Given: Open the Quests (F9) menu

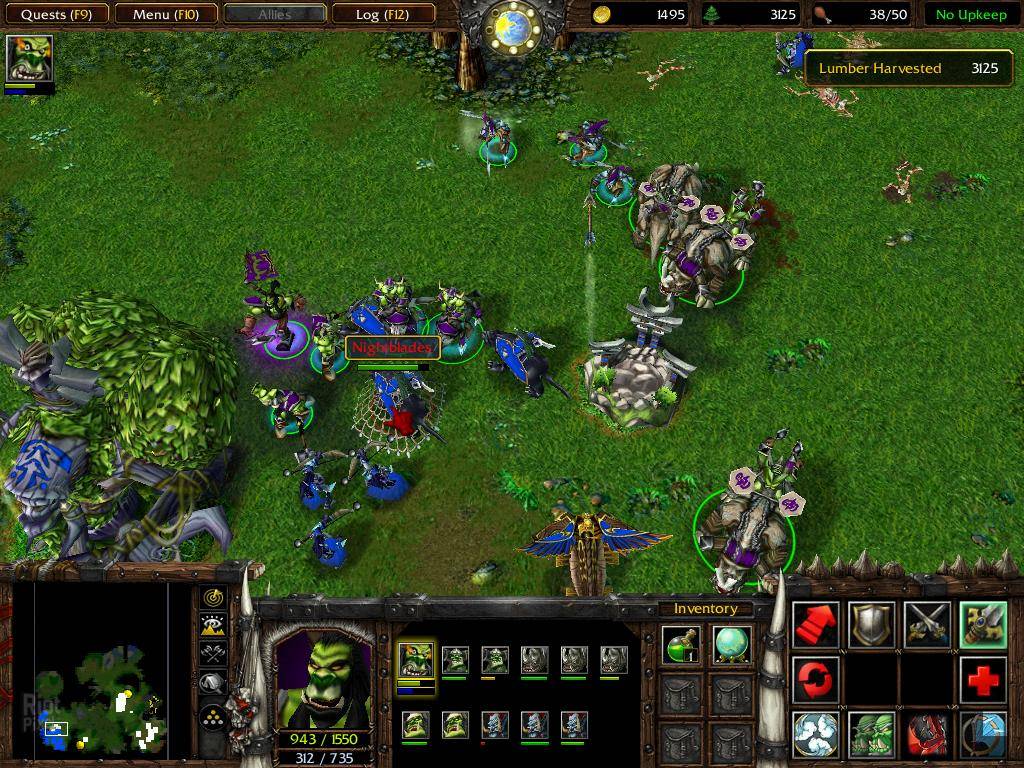Looking at the screenshot, I should coord(57,14).
